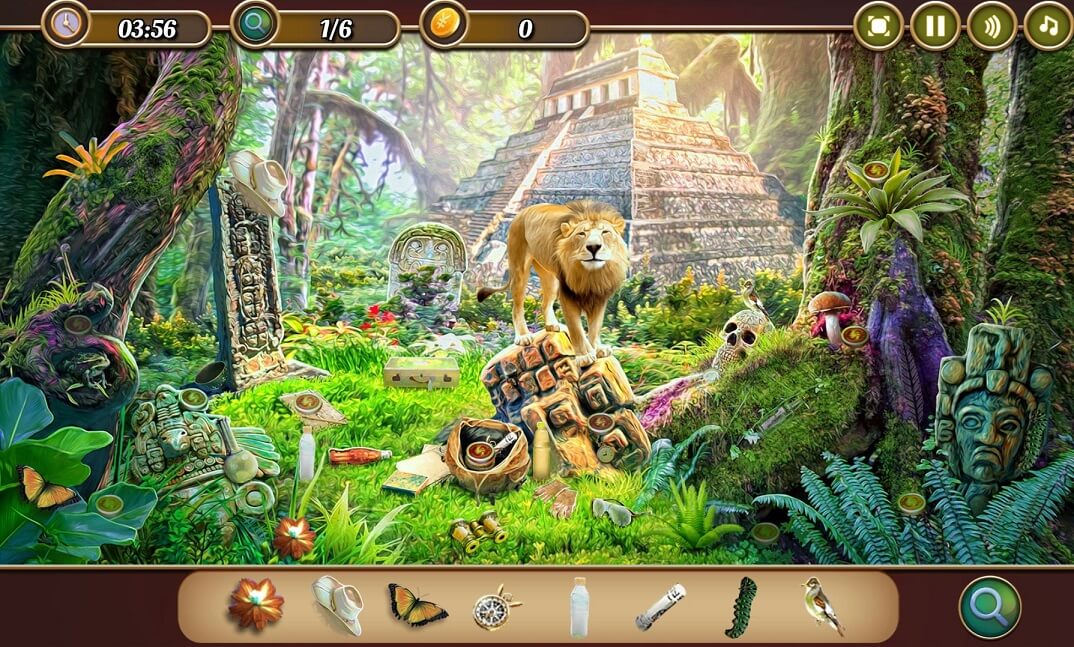Choose the green caterpillar in item tray

coord(741,607)
